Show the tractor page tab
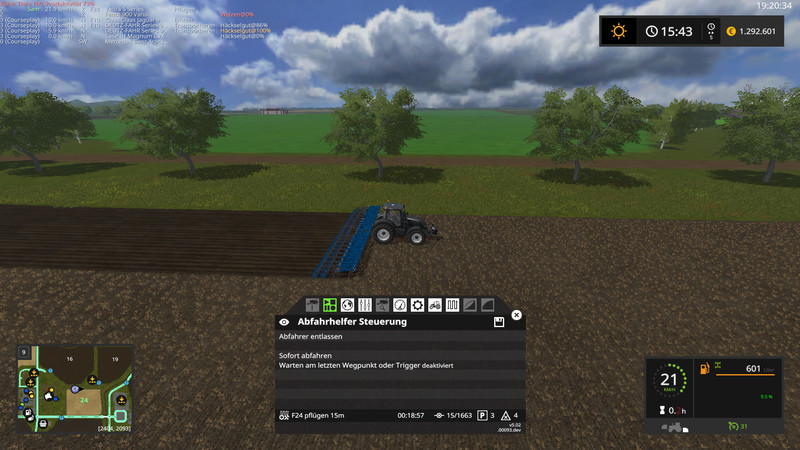The height and width of the screenshot is (450, 800). (x=436, y=304)
